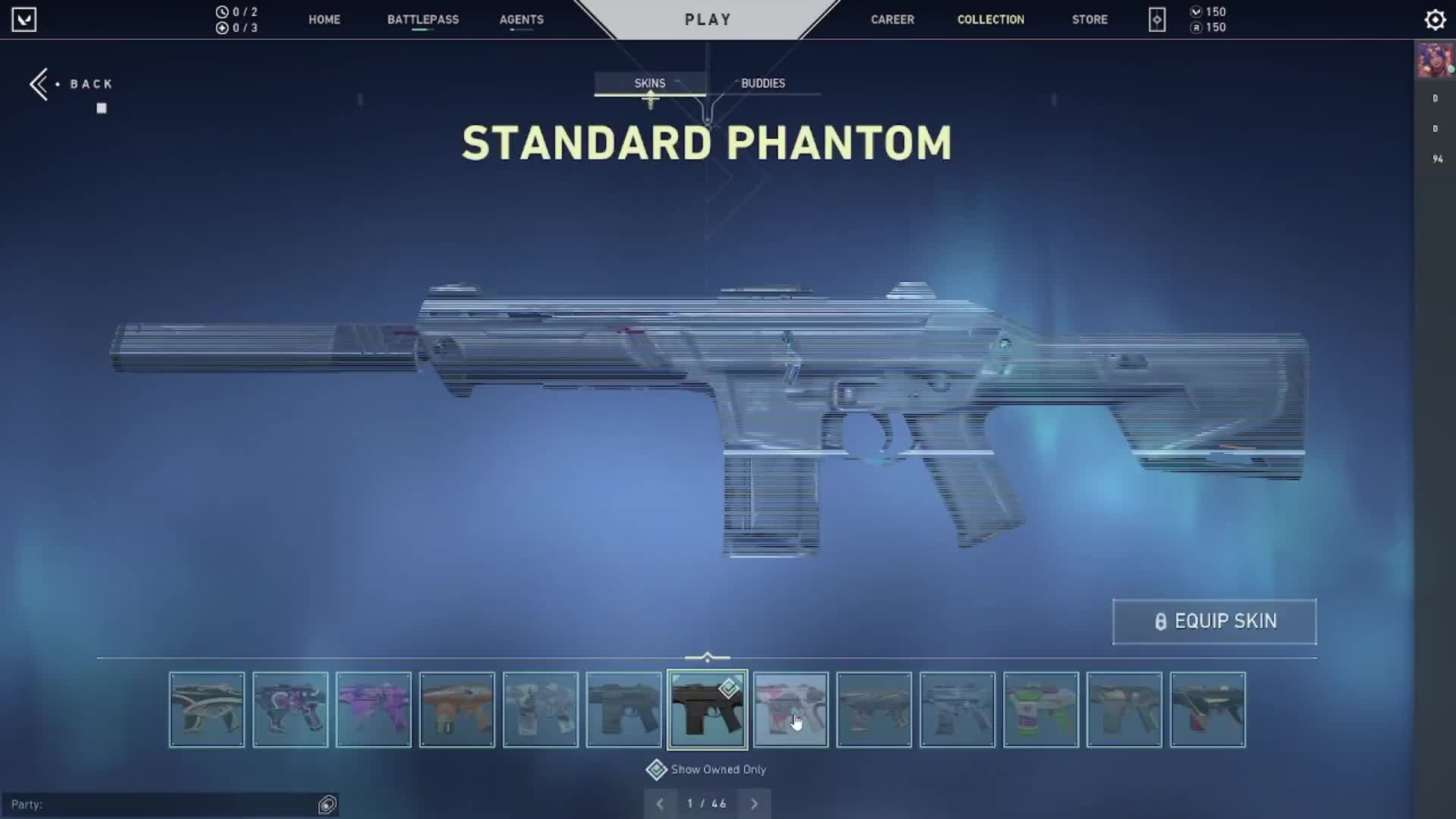Go to the previous skins page
Viewport: 1456px width, 819px height.
660,804
